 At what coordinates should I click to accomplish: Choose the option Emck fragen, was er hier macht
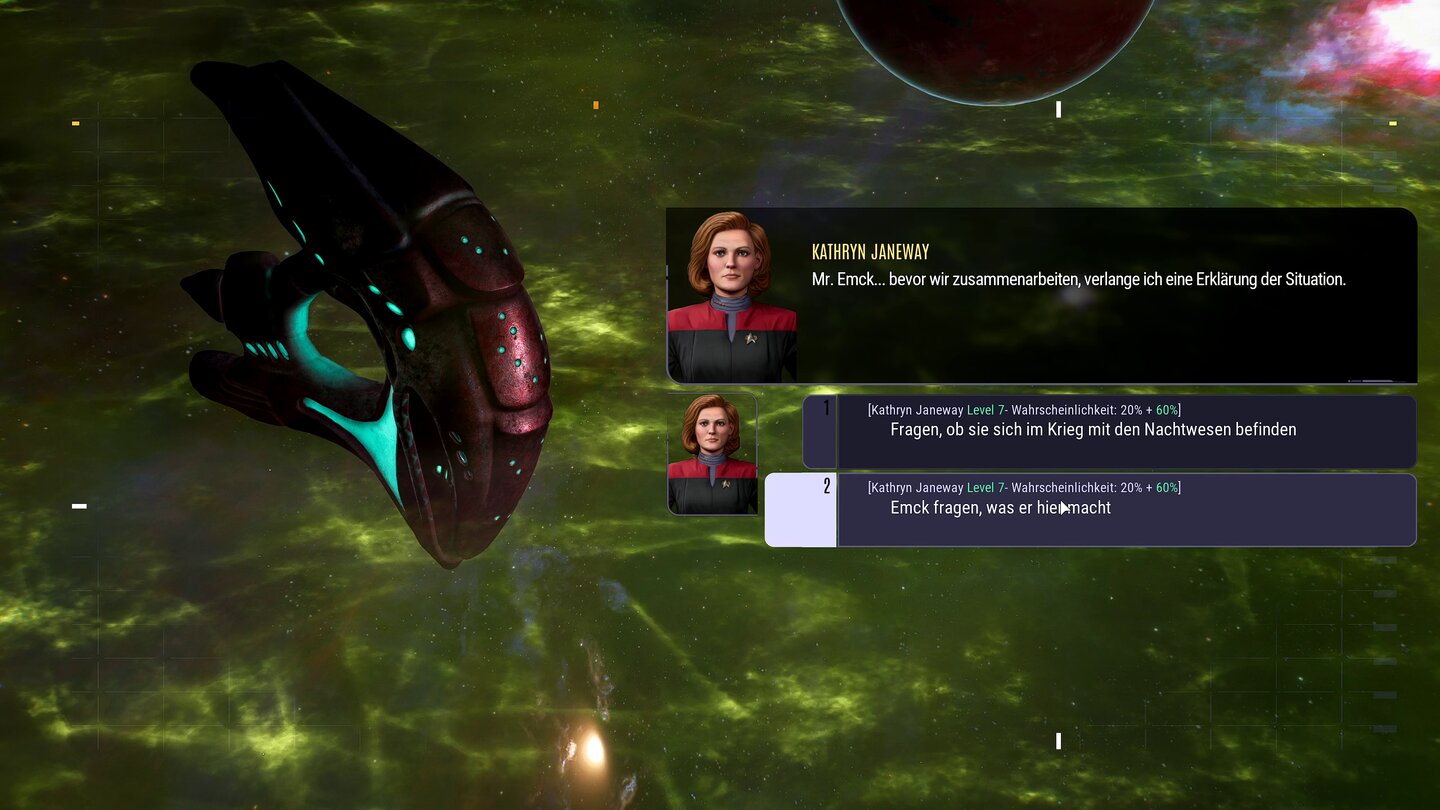click(x=1000, y=507)
